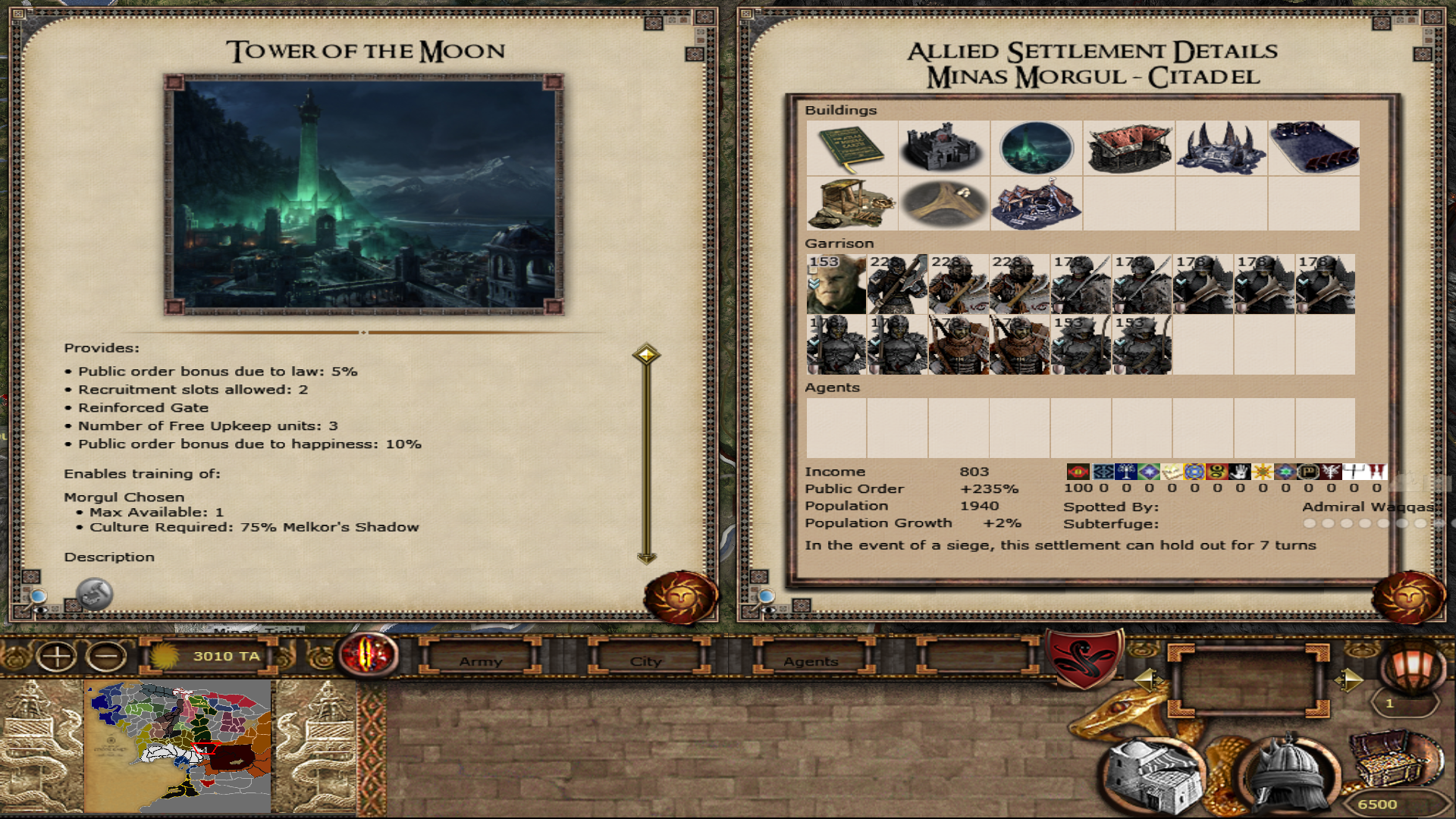Switch to the Agents tab
Image resolution: width=1456 pixels, height=819 pixels.
(x=811, y=661)
